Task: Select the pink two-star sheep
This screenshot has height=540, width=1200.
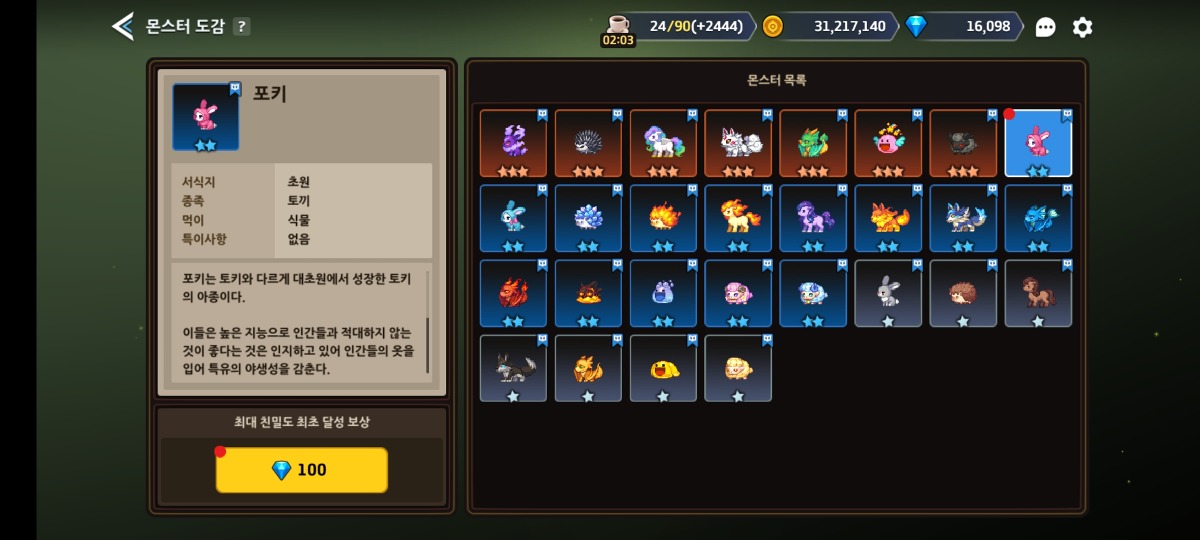Action: tap(738, 293)
